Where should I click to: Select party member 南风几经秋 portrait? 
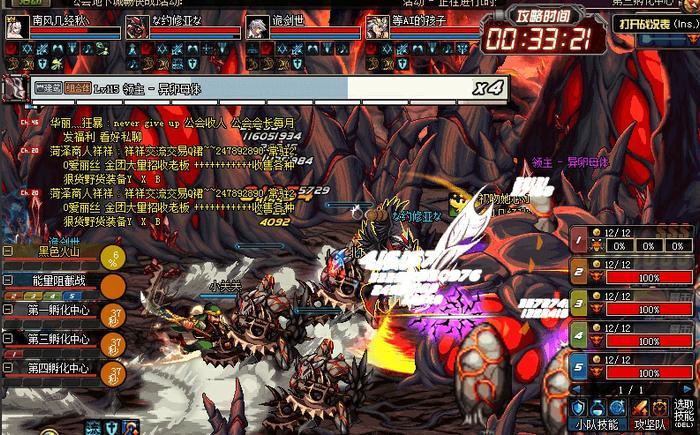[x=15, y=27]
